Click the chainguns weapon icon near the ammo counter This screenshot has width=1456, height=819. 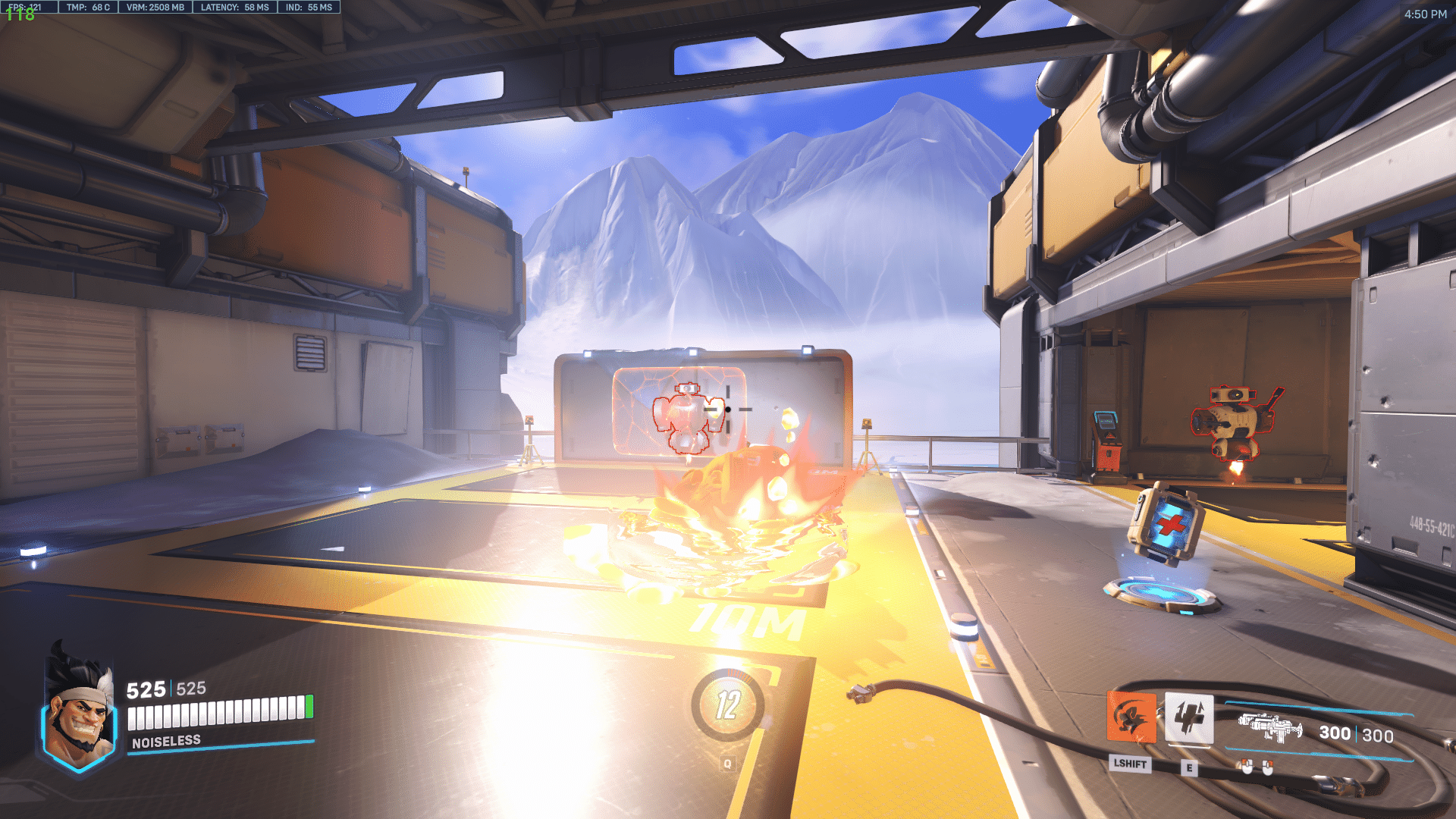pyautogui.click(x=1270, y=728)
